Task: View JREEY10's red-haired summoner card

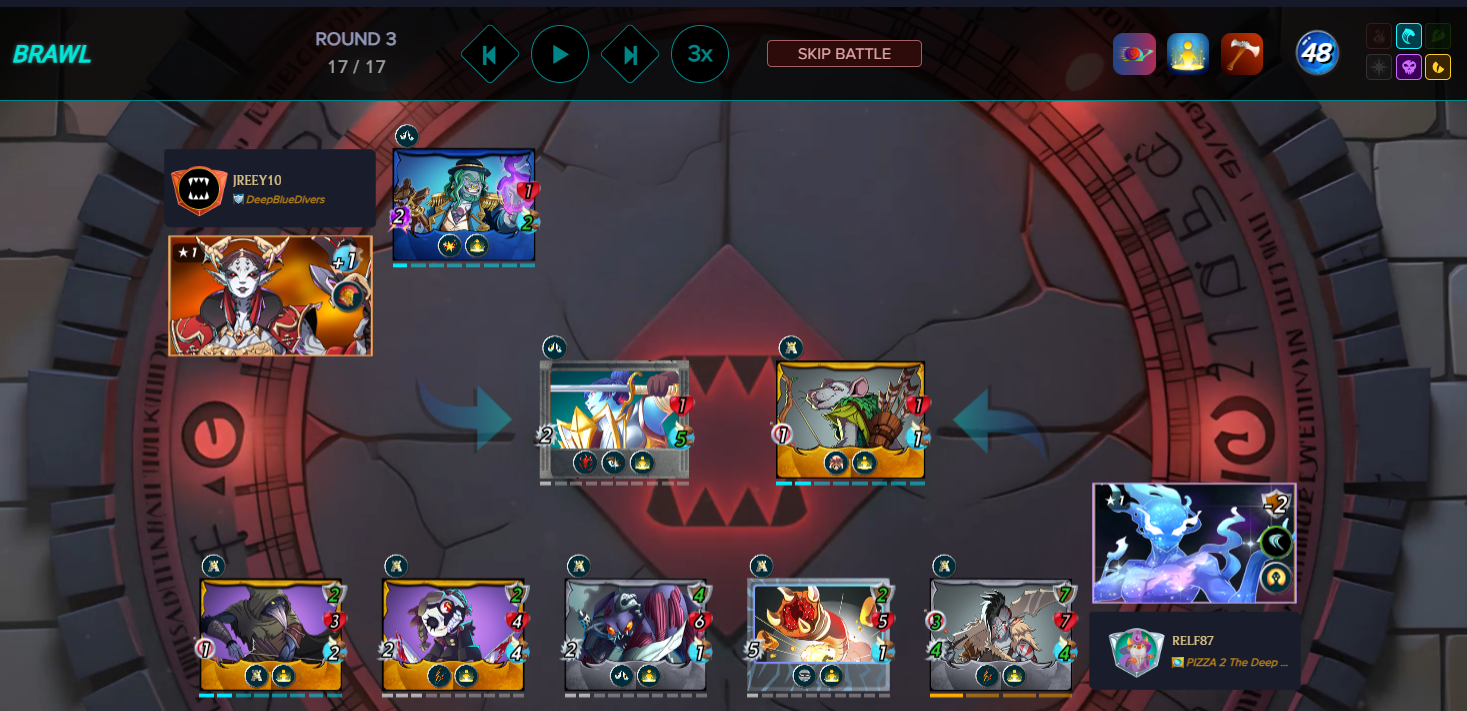Action: point(270,295)
